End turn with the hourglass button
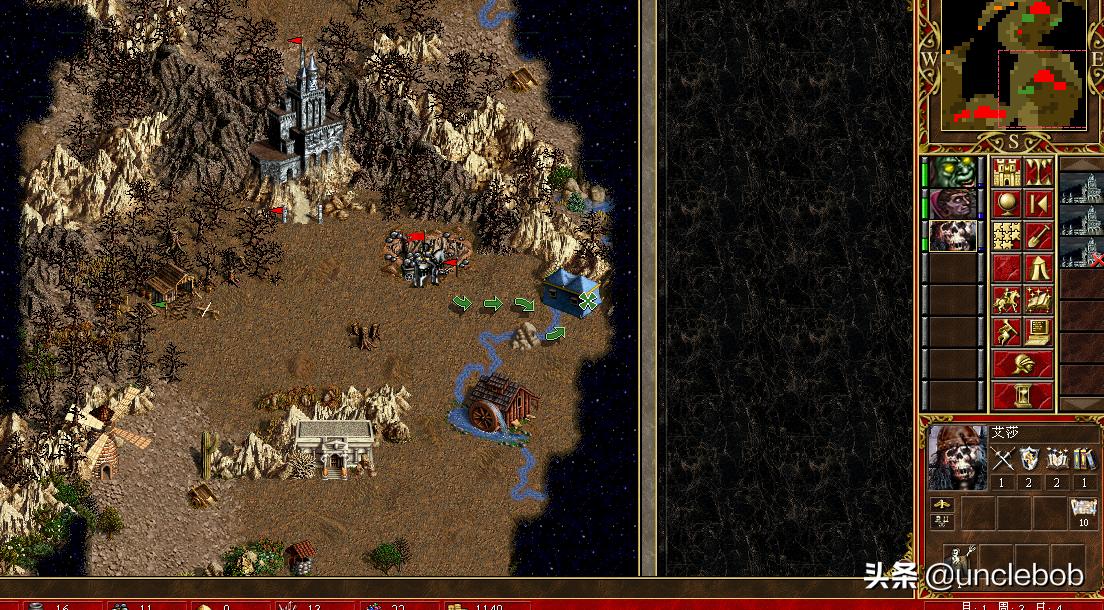The height and width of the screenshot is (610, 1104). [1023, 396]
